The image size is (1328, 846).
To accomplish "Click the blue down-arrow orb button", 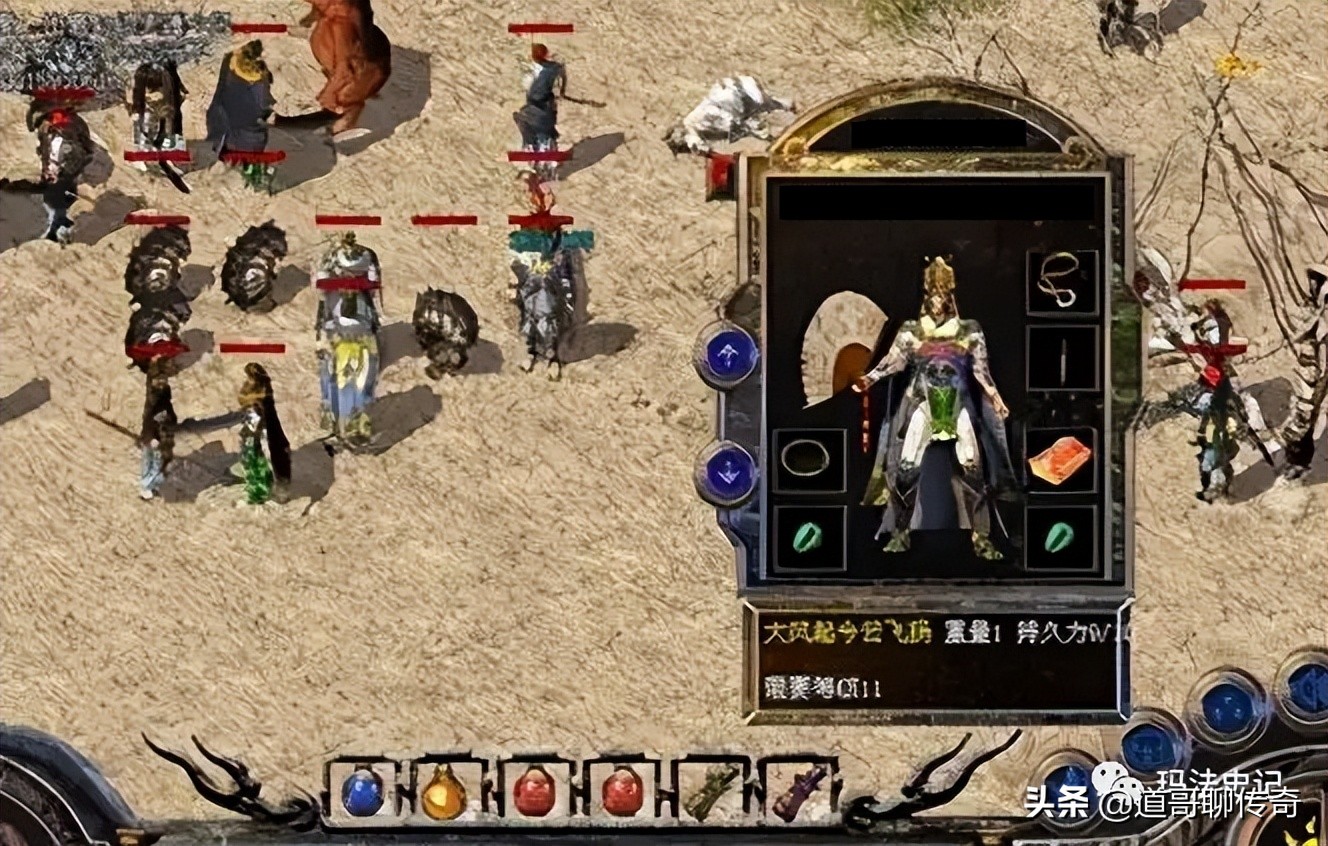I will (x=728, y=471).
